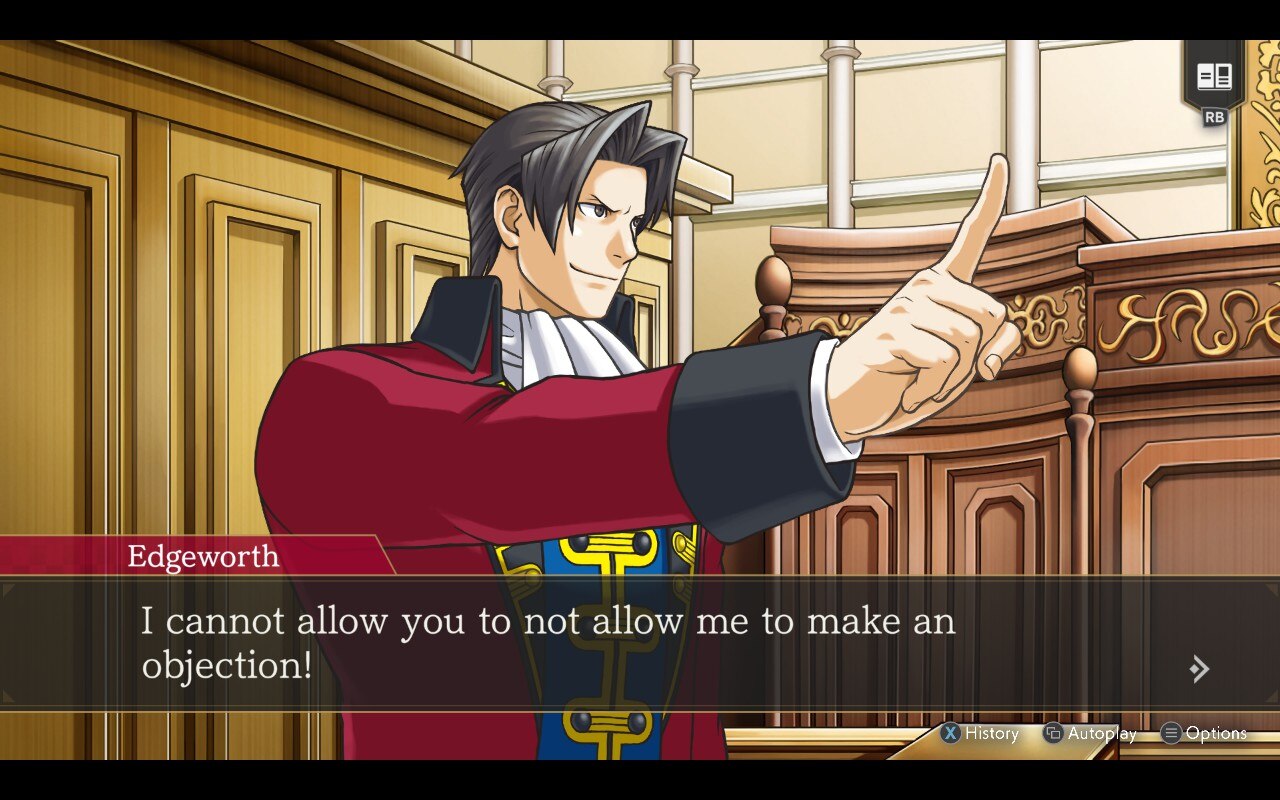
Task: View the History log
Action: 985,733
